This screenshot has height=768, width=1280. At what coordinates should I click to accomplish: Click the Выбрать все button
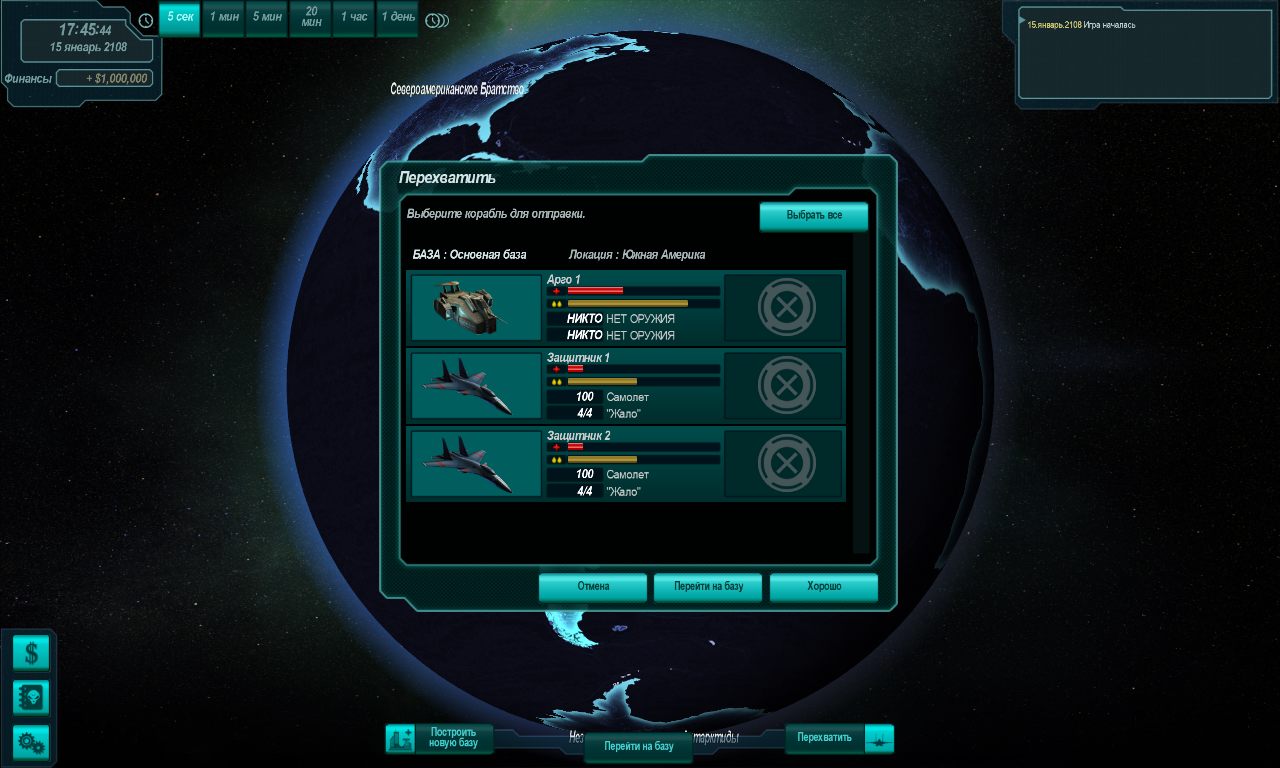[x=813, y=216]
